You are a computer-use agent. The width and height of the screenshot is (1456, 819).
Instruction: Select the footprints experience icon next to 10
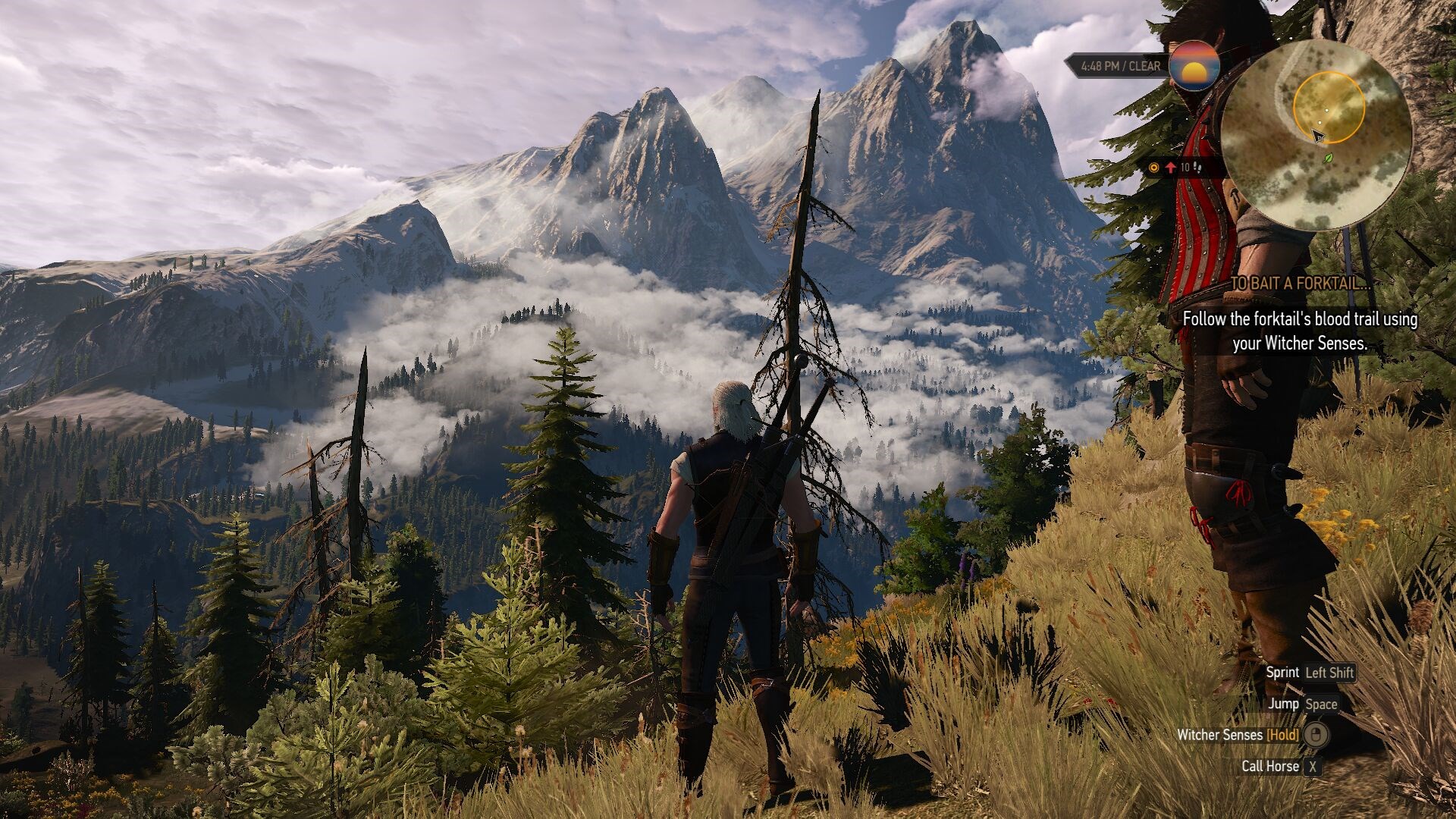tap(1197, 168)
